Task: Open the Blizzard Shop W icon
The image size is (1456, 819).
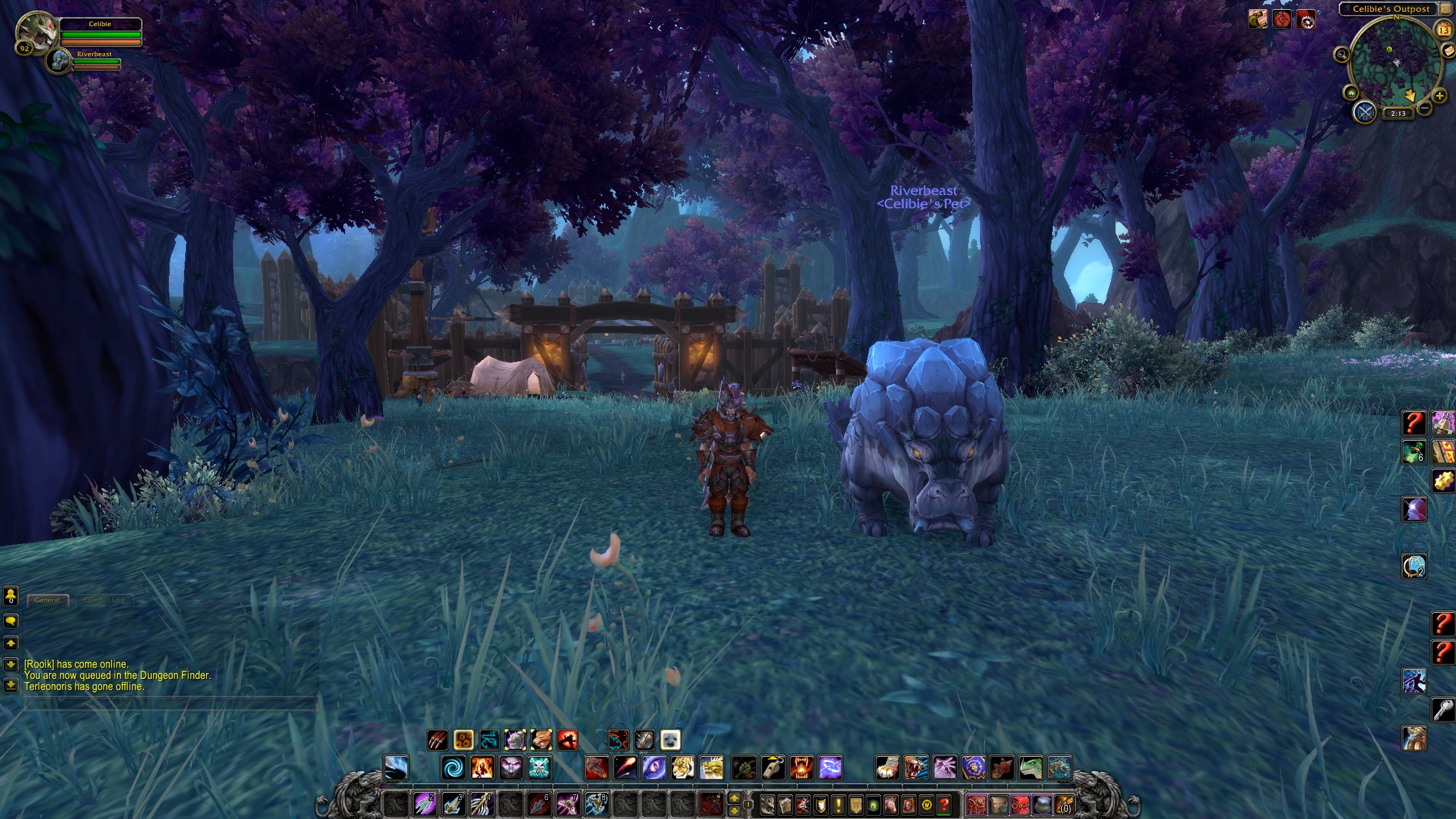Action: 926,805
